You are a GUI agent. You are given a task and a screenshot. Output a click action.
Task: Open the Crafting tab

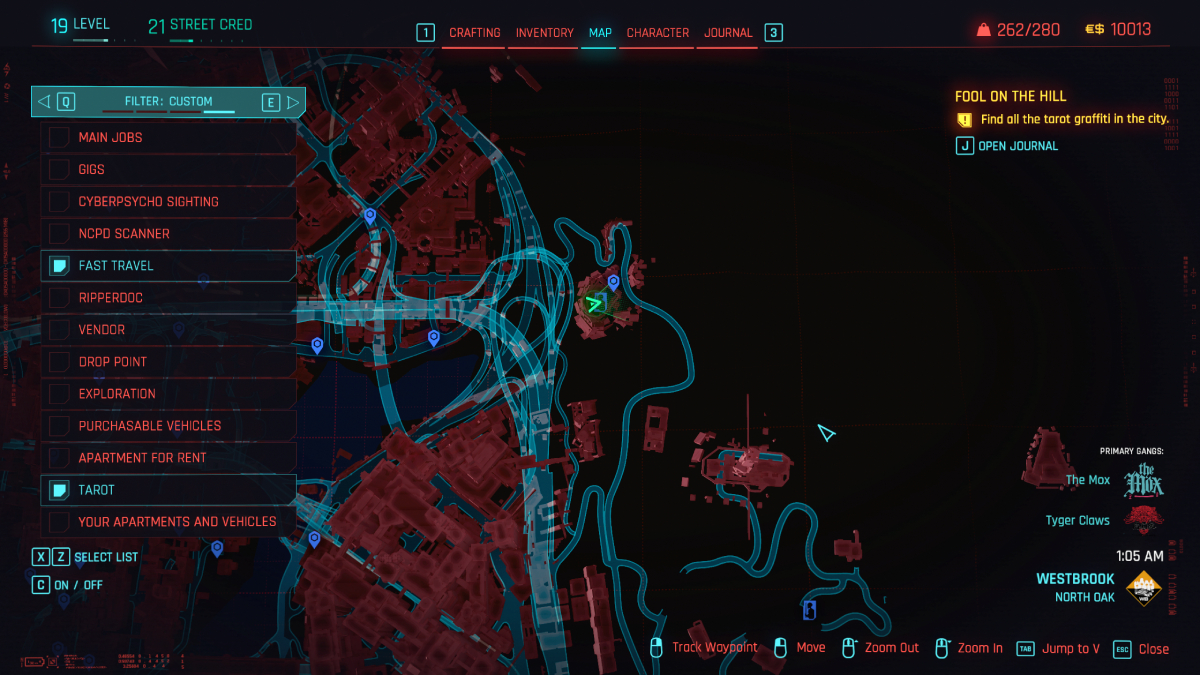474,33
